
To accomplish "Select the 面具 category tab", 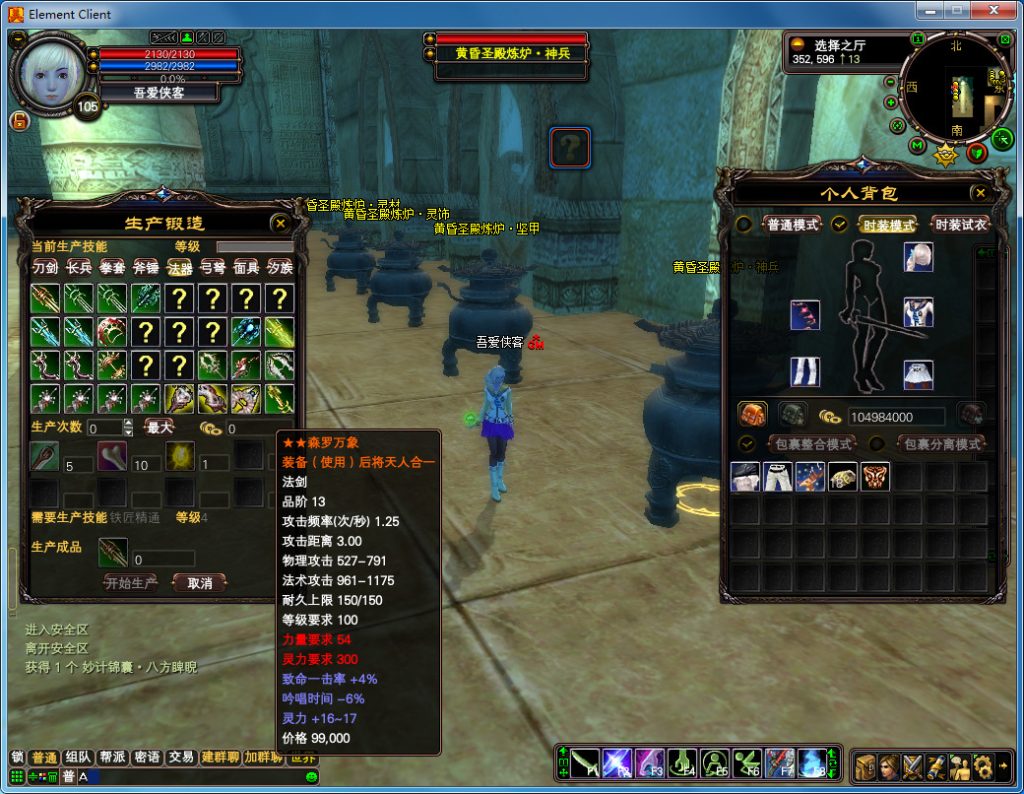I will [246, 267].
